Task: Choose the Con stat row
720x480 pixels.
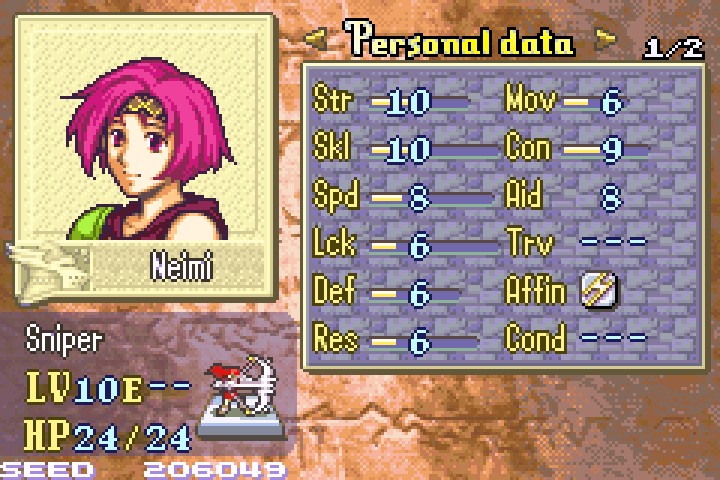Action: tap(575, 149)
